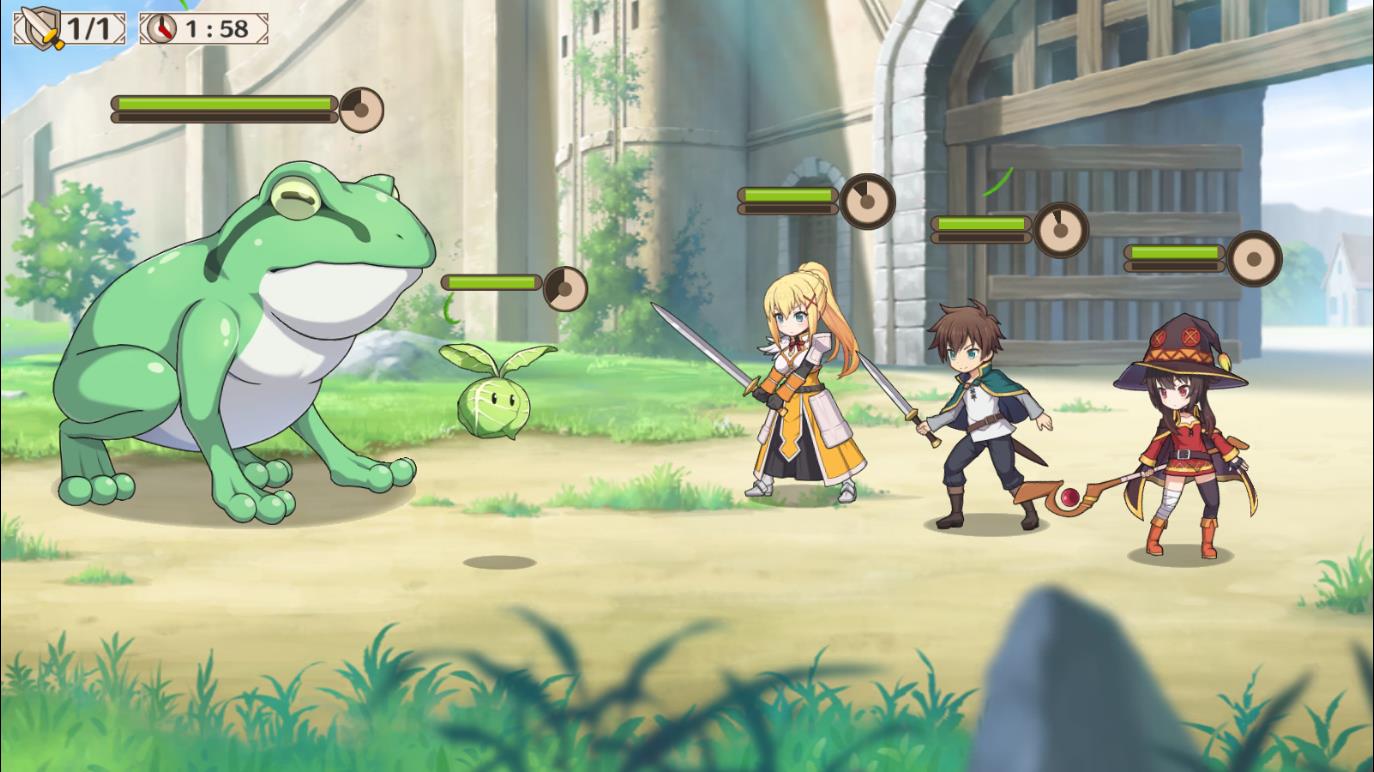
Task: Click Megumin's health bar
Action: click(x=1176, y=252)
